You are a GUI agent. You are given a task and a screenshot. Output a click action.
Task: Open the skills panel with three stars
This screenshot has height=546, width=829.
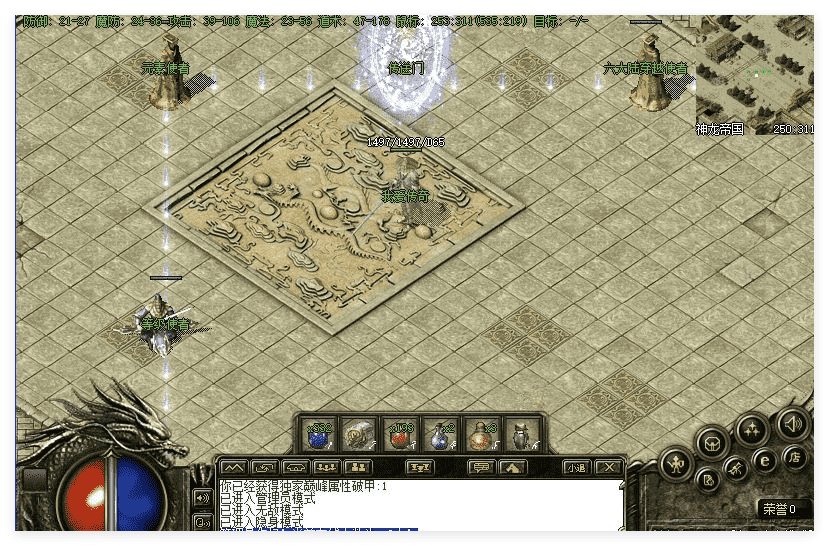(x=752, y=430)
